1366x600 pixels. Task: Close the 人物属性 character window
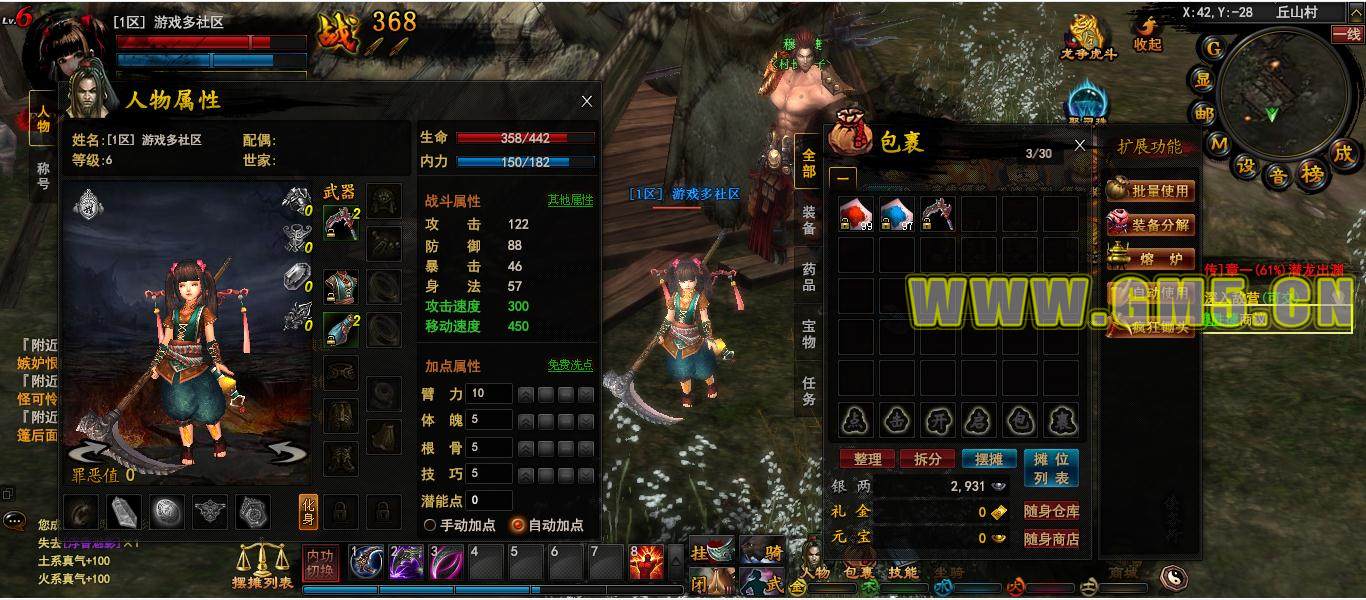point(587,101)
